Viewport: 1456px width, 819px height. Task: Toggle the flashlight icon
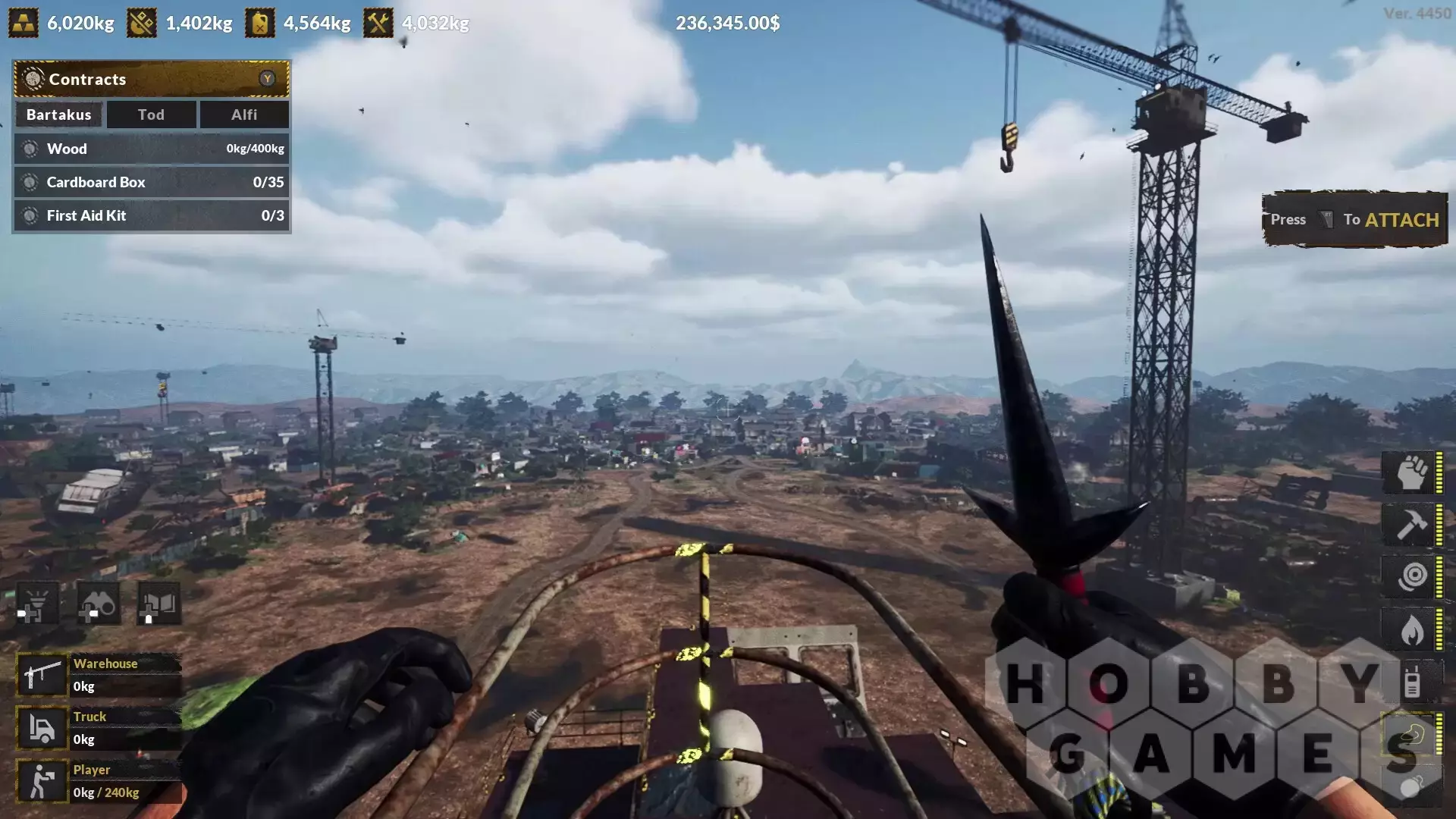click(37, 604)
